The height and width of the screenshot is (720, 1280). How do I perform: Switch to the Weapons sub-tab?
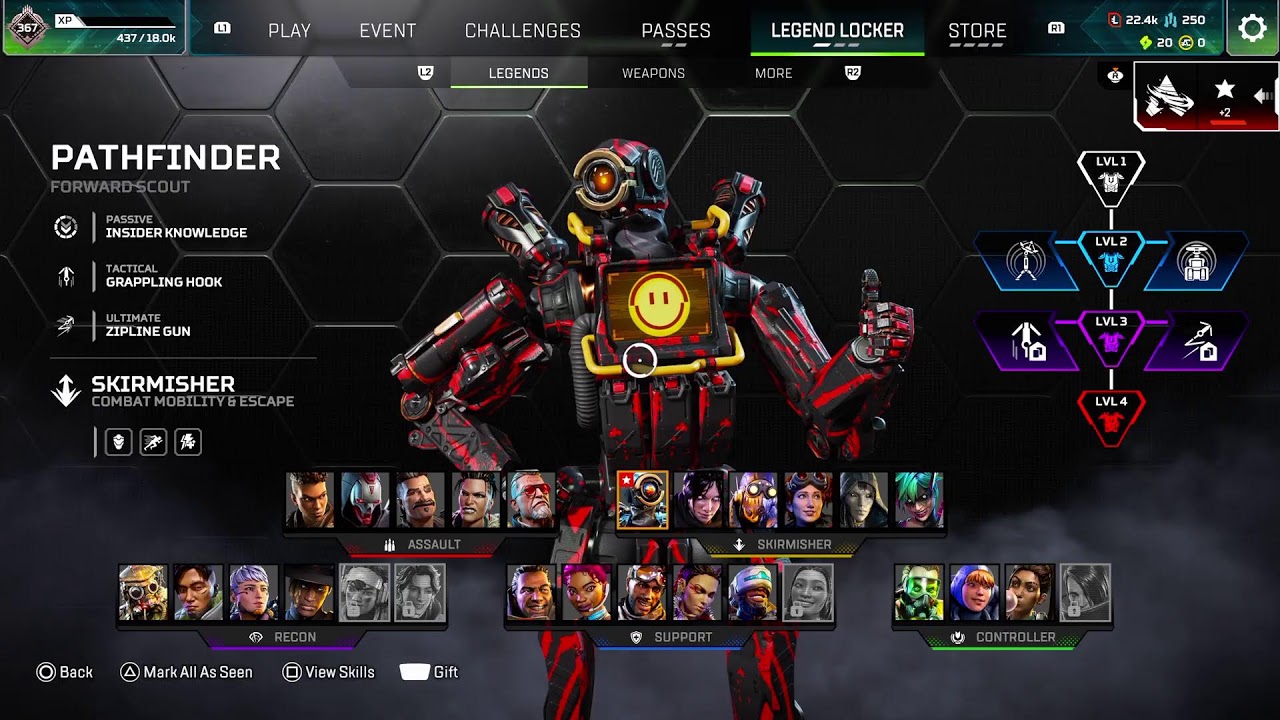(x=653, y=73)
